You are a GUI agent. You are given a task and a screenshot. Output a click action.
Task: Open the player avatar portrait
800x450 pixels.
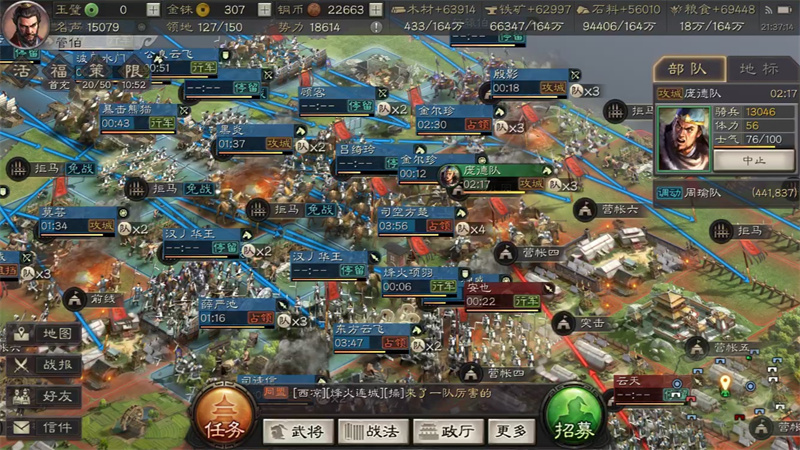23,24
